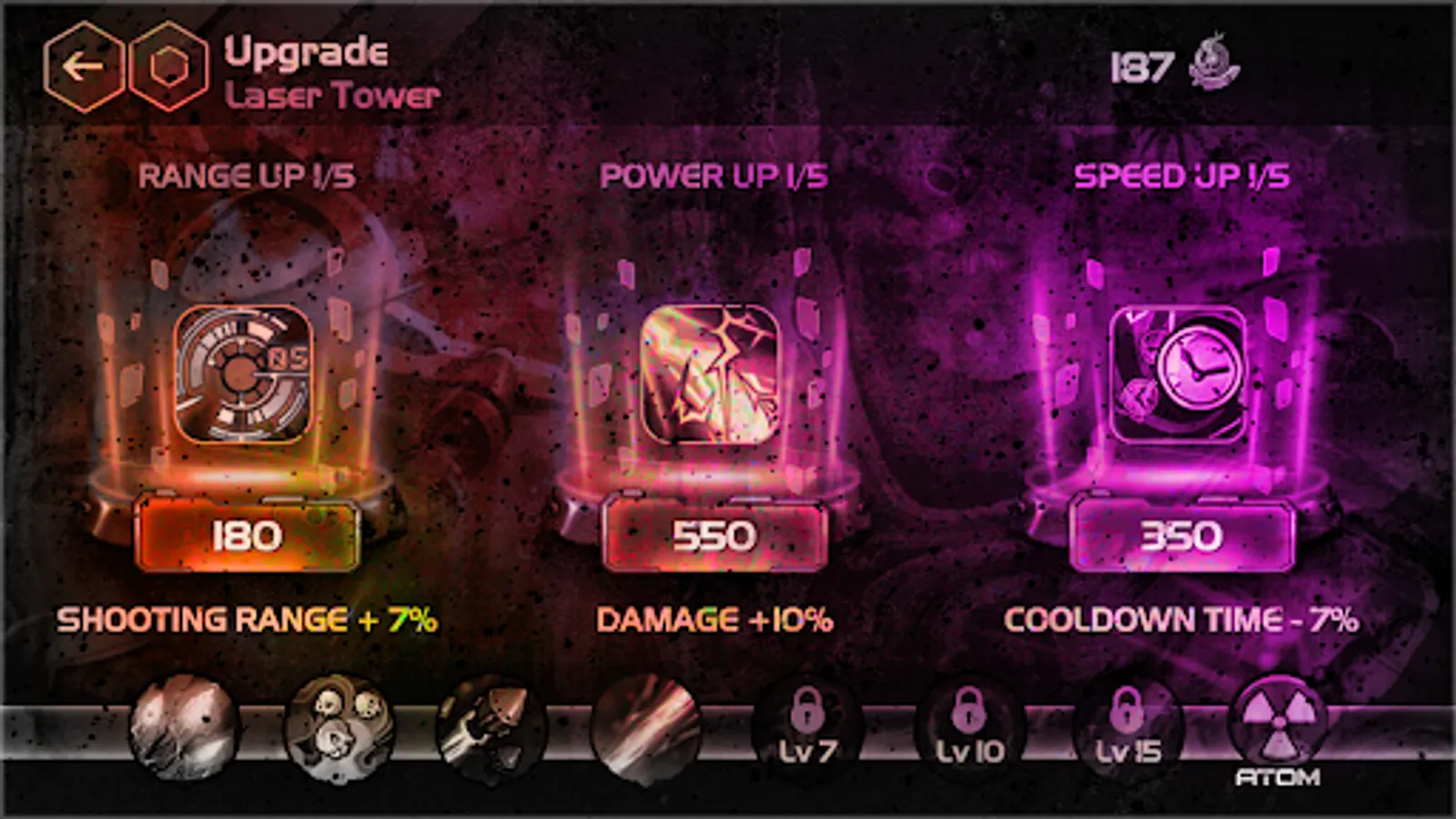Screen dimensions: 1456x819
Task: Click the 350 cooldown upgrade price button
Action: [1183, 537]
